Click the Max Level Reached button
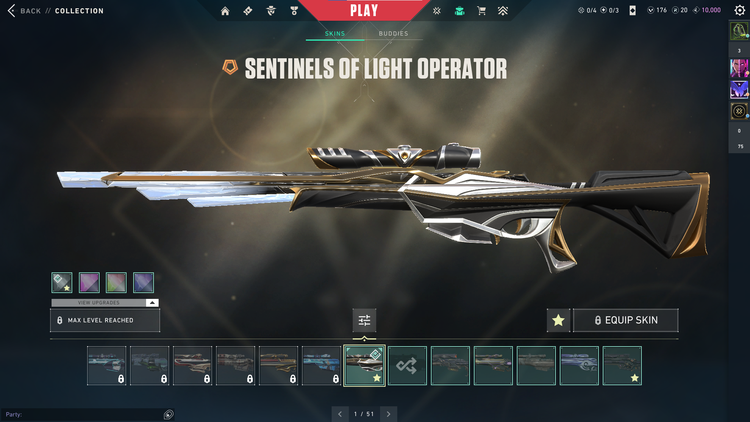 105,320
